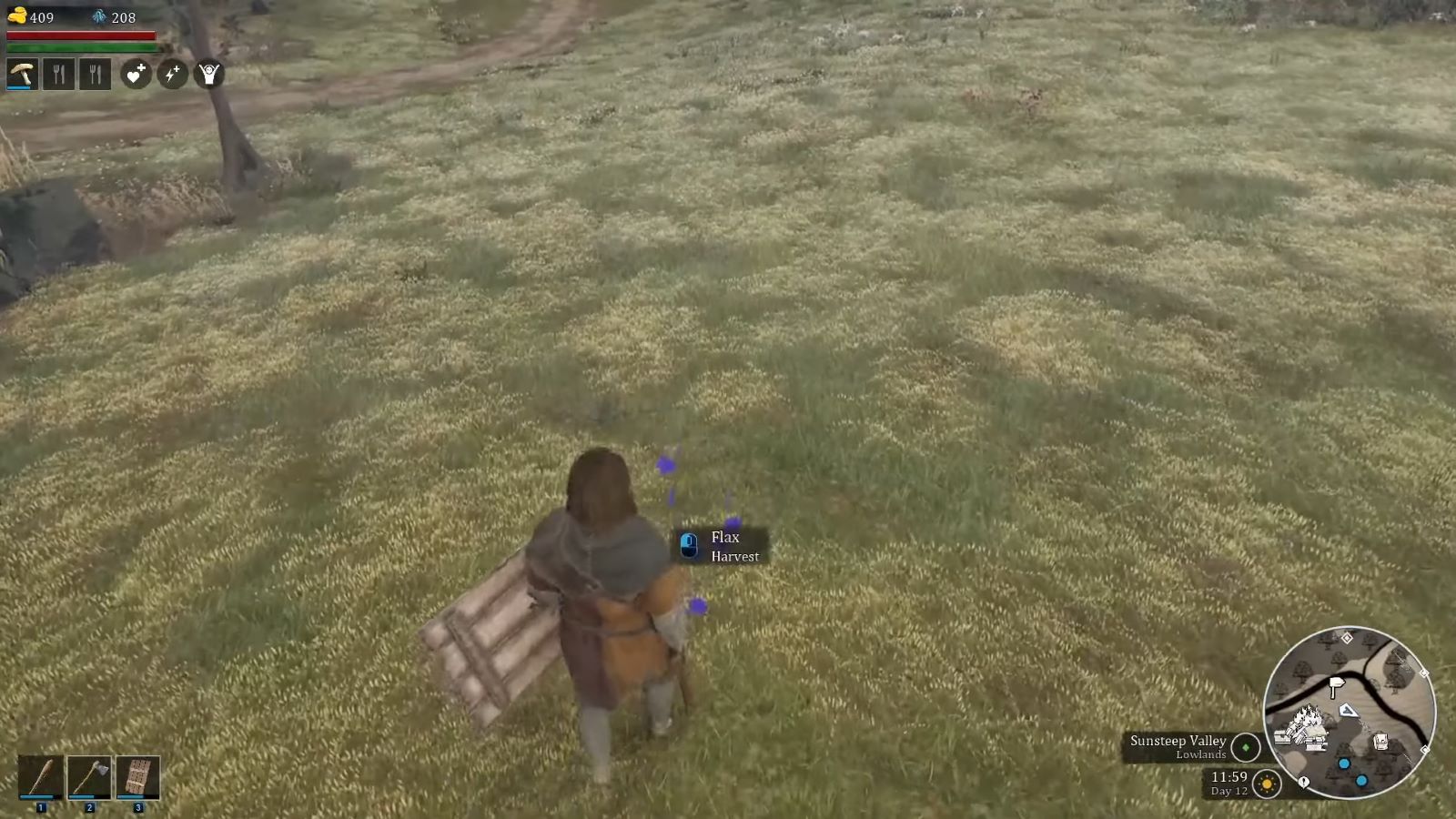Click the lightning-plus energy buff icon
Screen dimensions: 1456x819
pos(172,75)
